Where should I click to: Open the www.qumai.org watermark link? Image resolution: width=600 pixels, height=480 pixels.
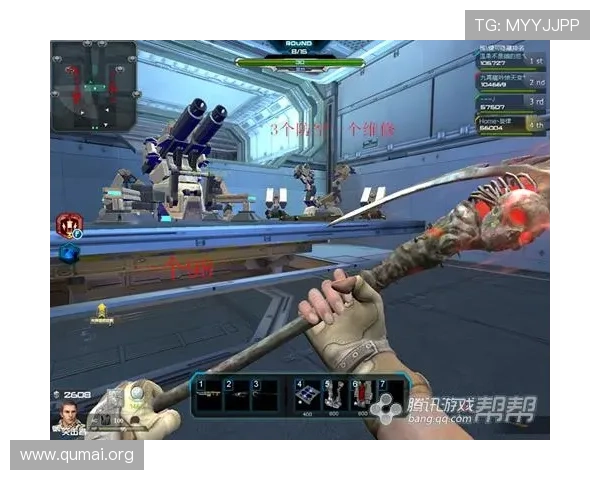(x=76, y=456)
